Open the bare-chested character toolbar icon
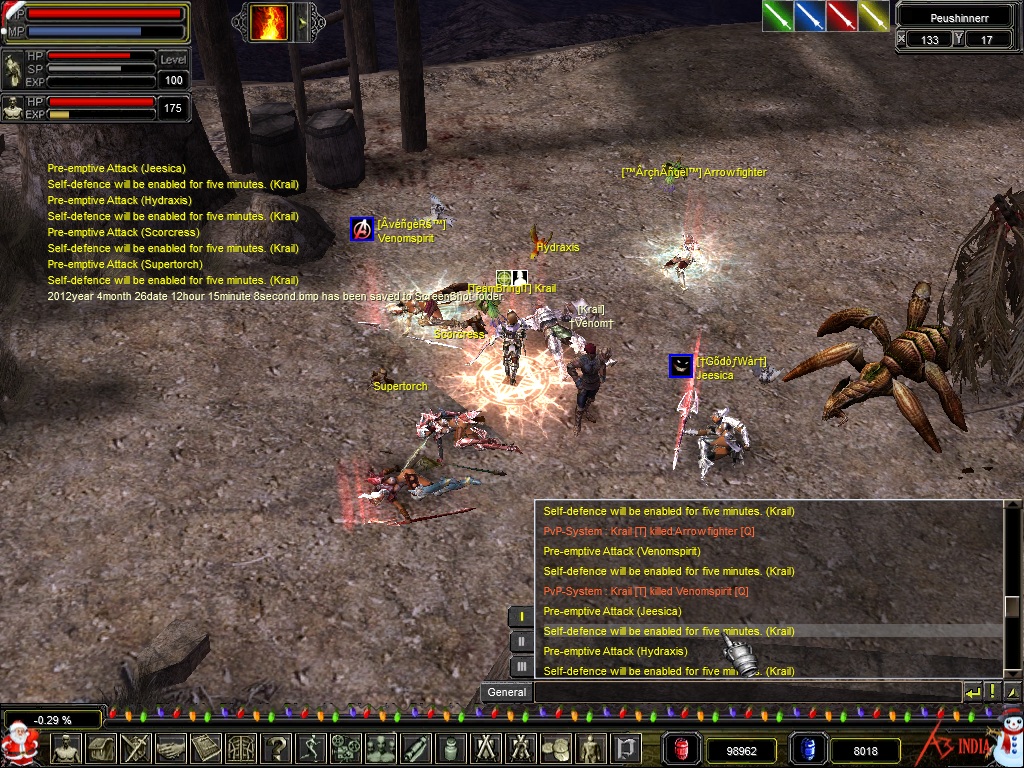Viewport: 1024px width, 768px height. click(x=66, y=748)
